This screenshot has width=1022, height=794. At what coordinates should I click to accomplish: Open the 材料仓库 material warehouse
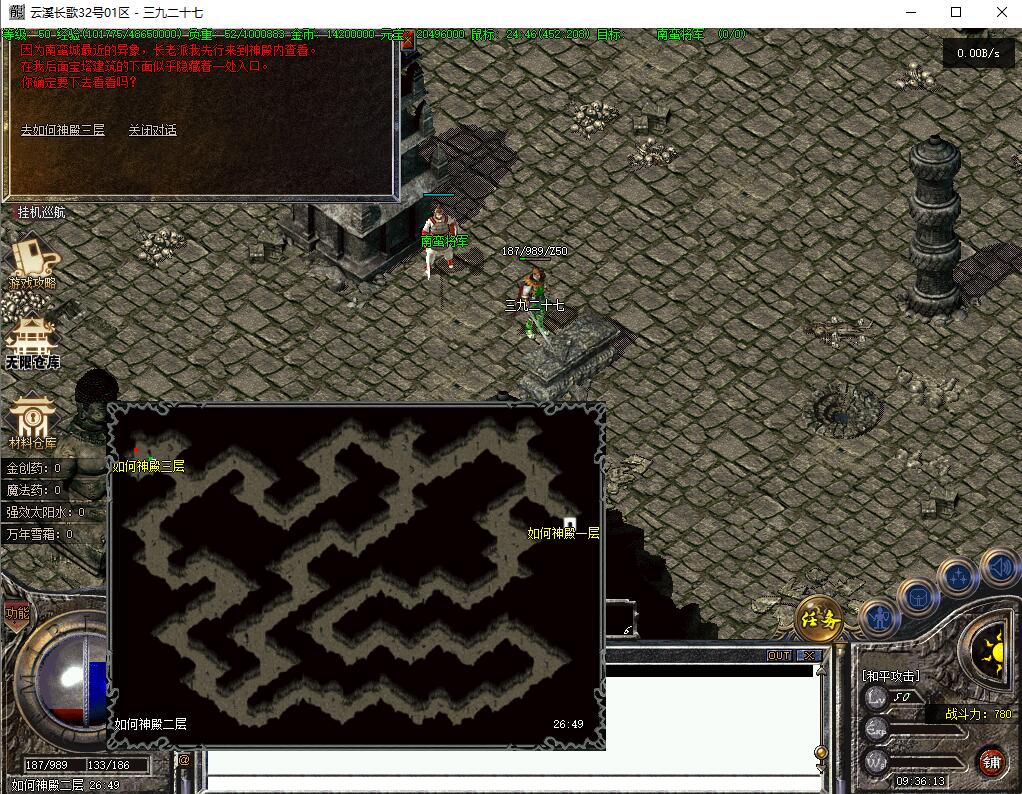[32, 420]
